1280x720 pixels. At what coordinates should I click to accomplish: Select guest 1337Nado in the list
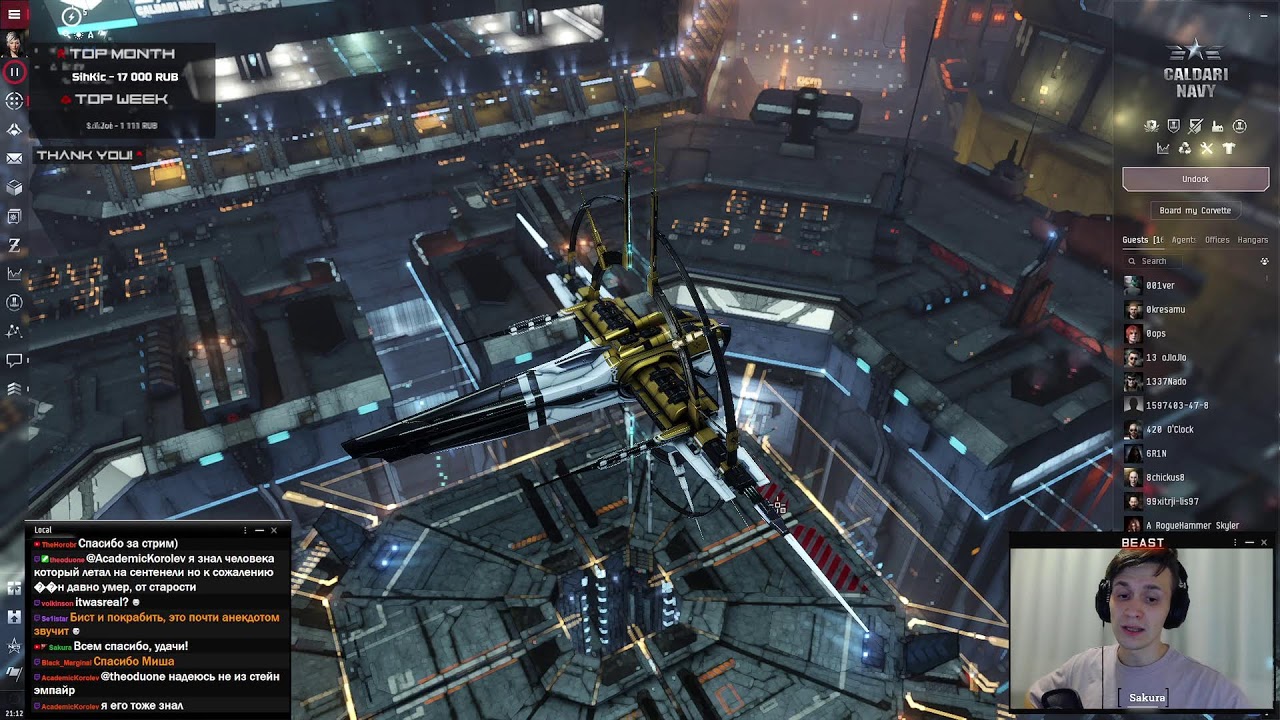tap(1166, 382)
